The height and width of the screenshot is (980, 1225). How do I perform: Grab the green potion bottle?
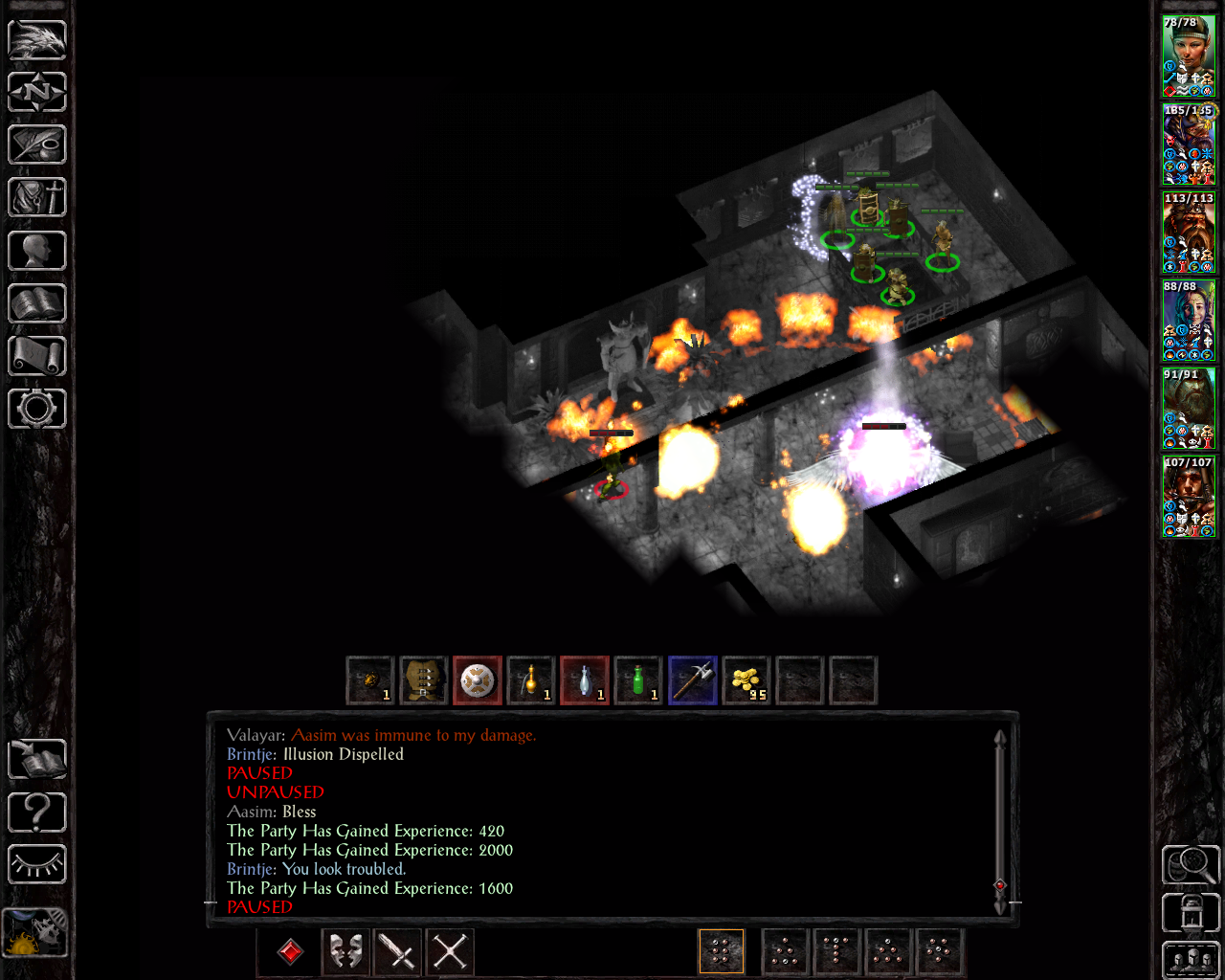click(638, 681)
